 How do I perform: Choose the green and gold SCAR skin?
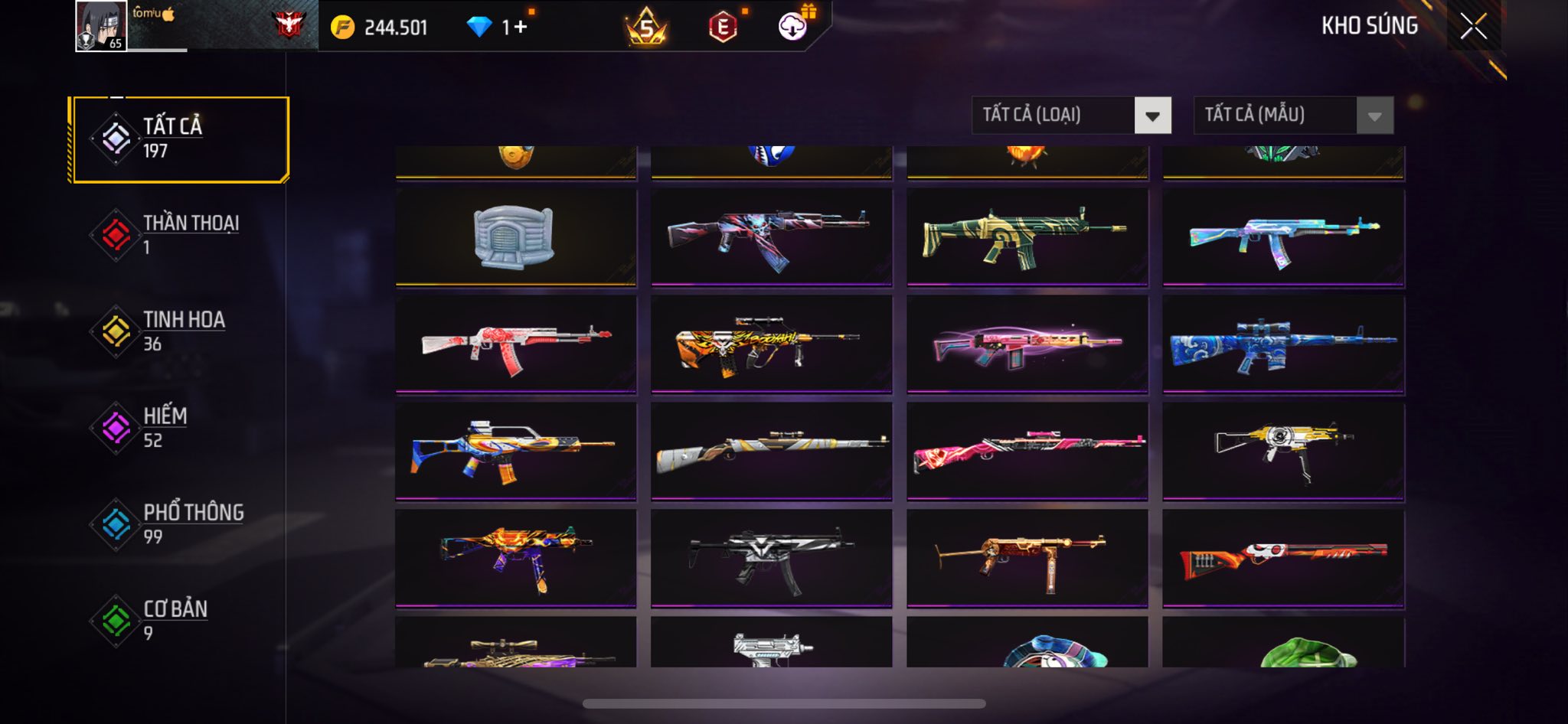1027,236
